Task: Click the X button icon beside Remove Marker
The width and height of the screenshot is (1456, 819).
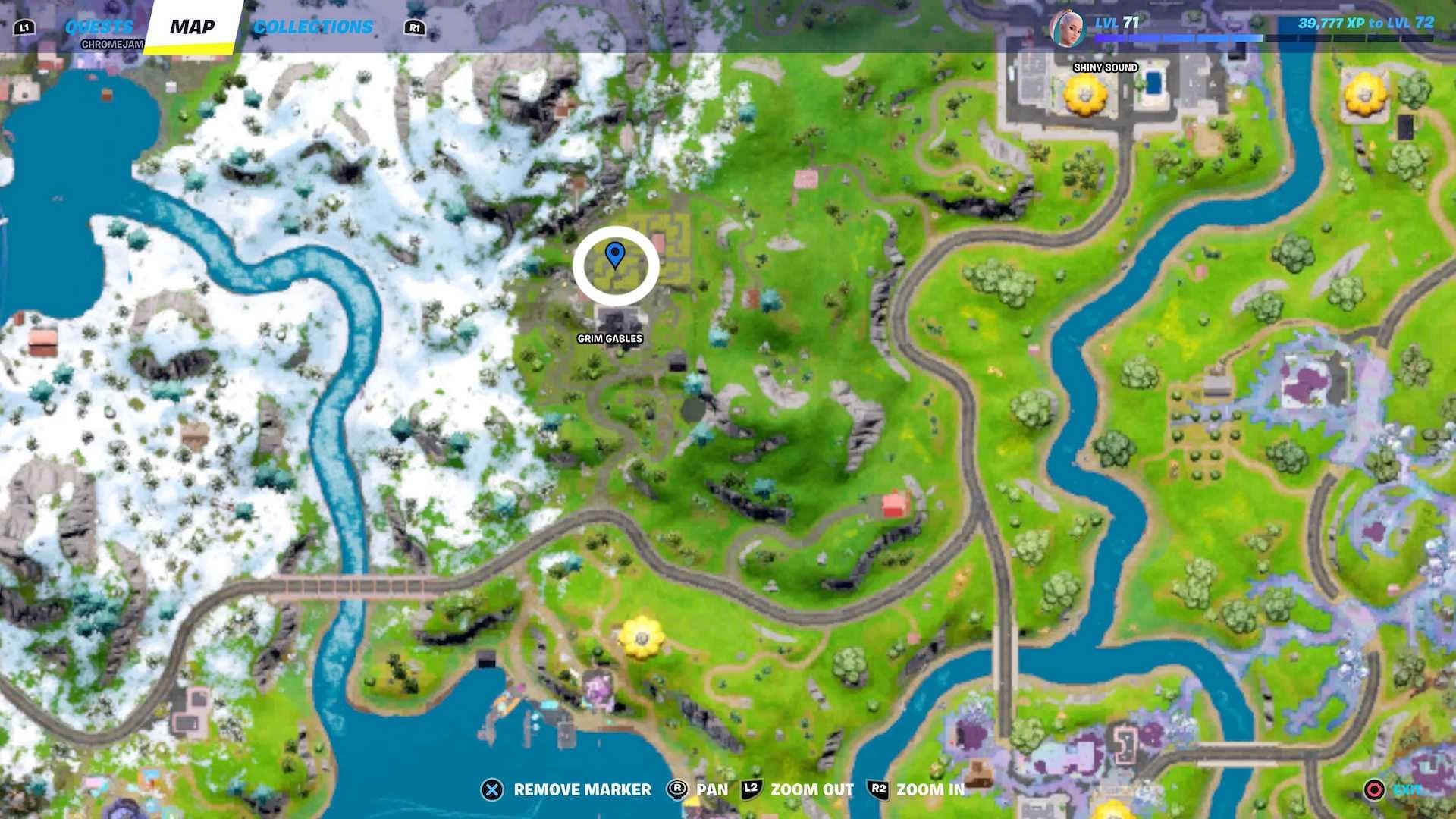Action: (x=494, y=789)
